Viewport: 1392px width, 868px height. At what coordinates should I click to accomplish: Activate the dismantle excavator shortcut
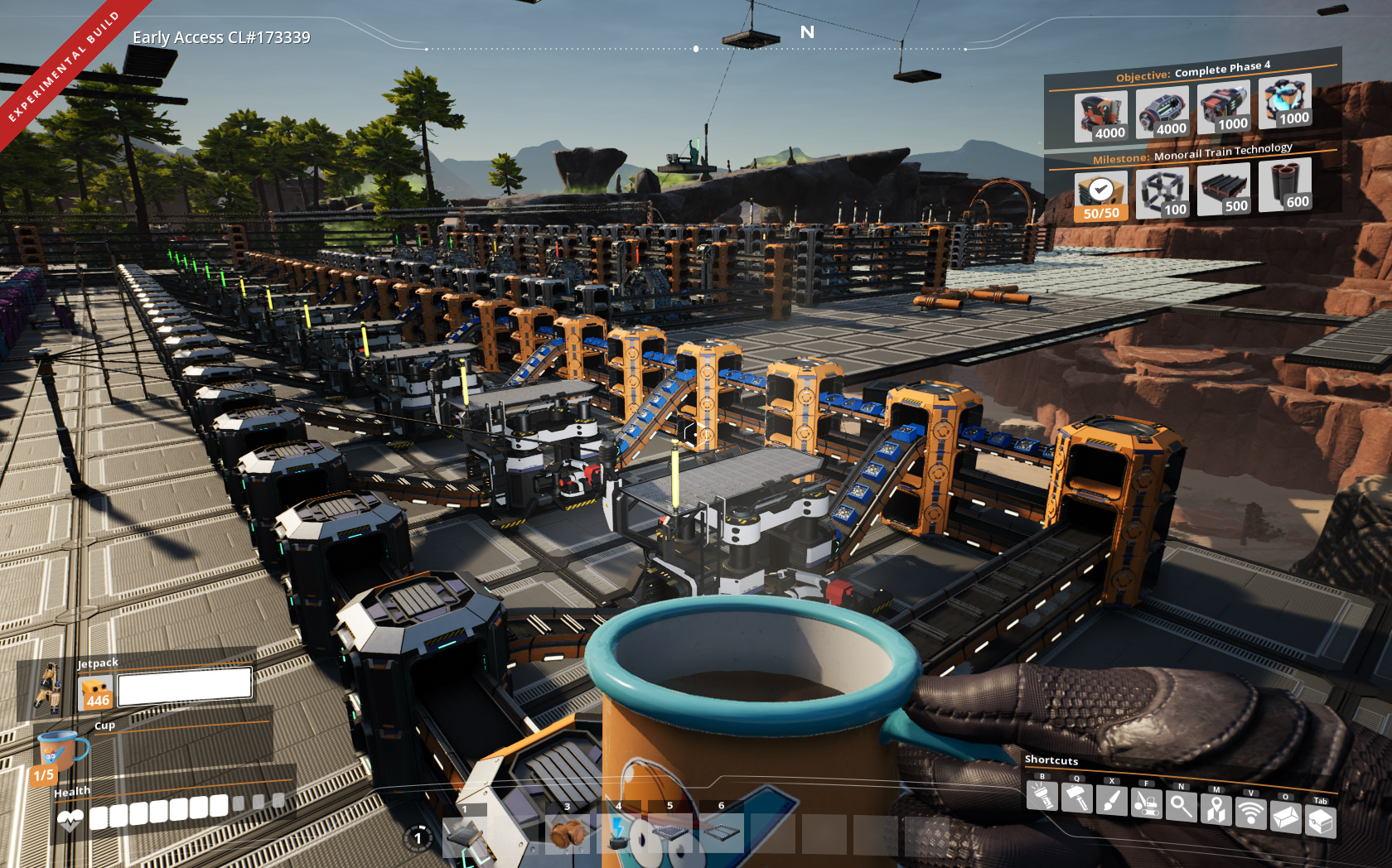(1146, 803)
